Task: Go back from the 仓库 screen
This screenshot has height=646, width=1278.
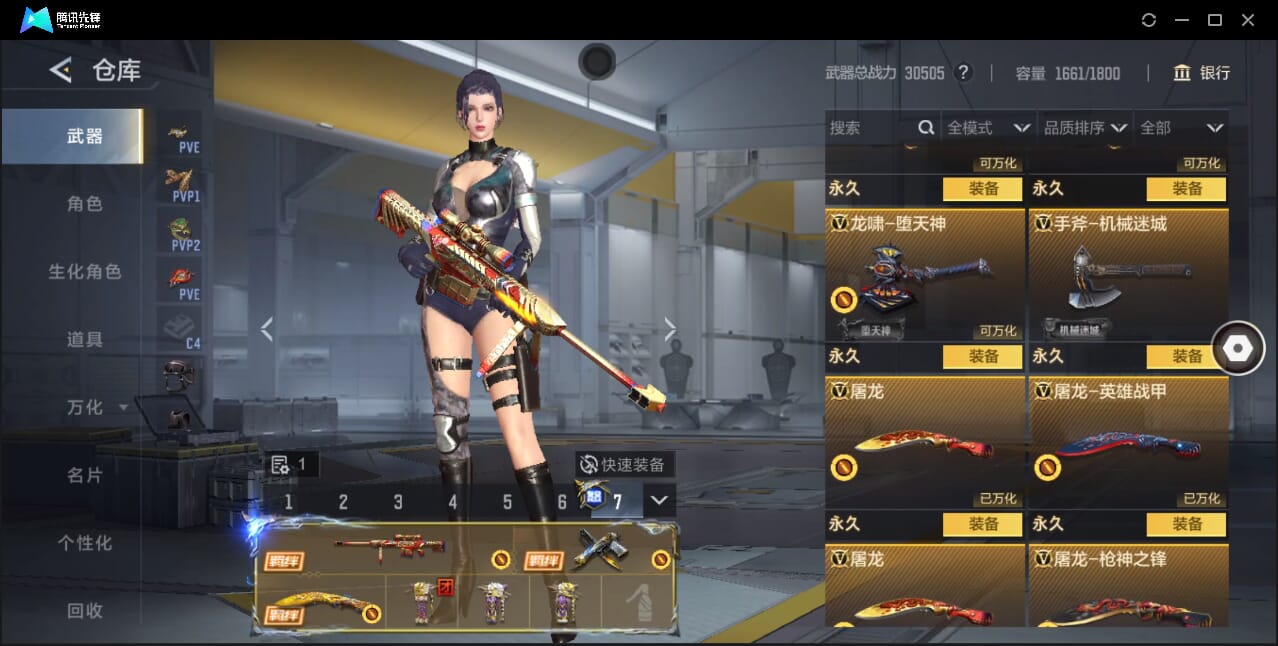Action: click(61, 70)
